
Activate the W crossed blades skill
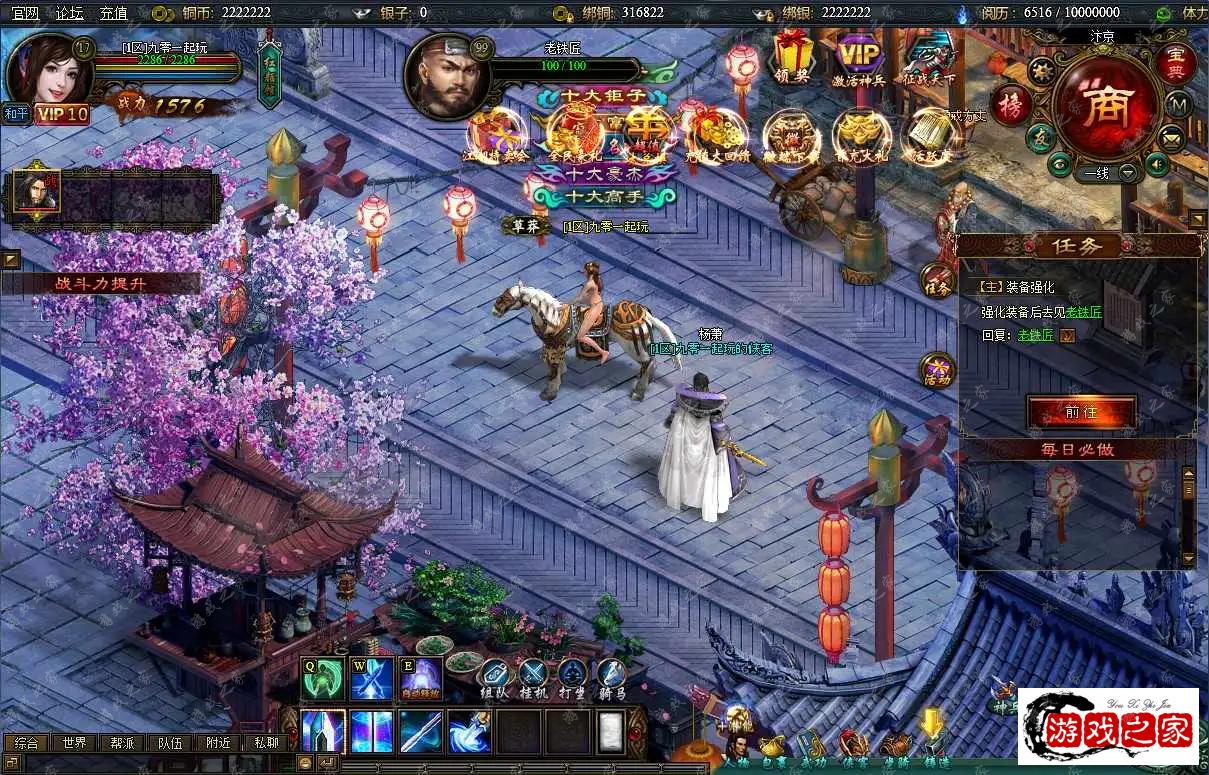point(371,680)
